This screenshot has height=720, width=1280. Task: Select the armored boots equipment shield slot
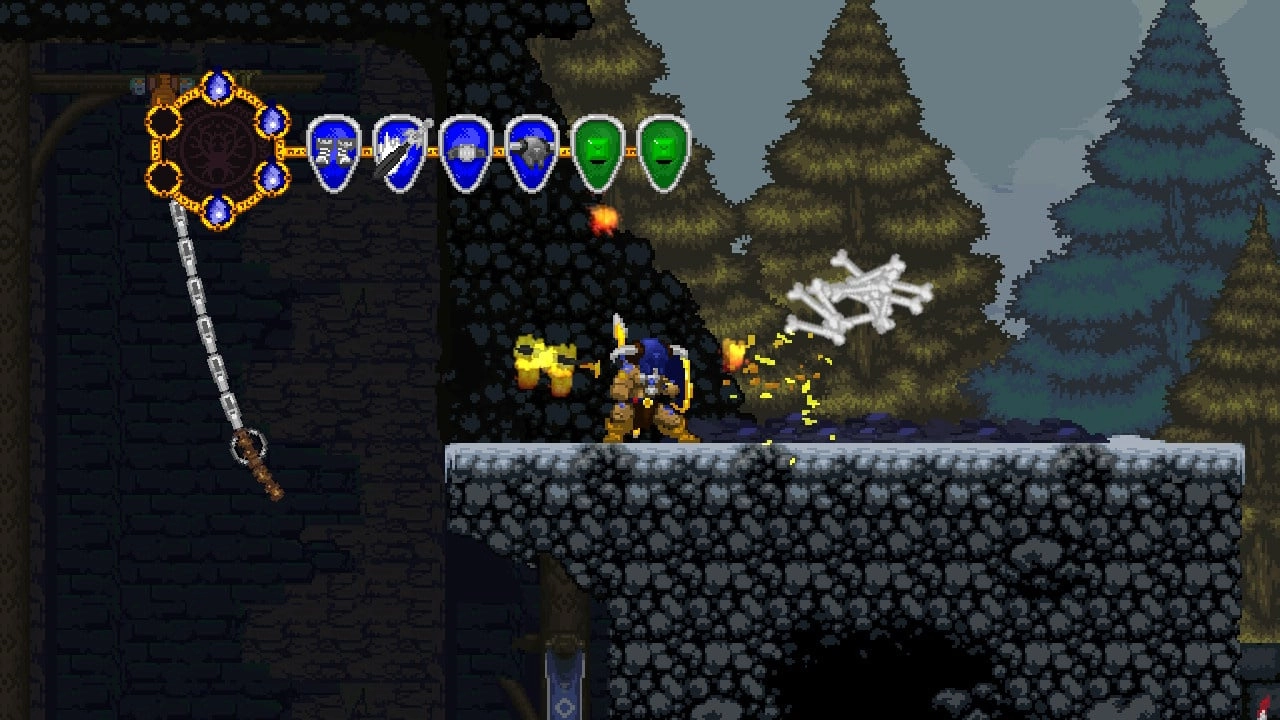coord(334,152)
